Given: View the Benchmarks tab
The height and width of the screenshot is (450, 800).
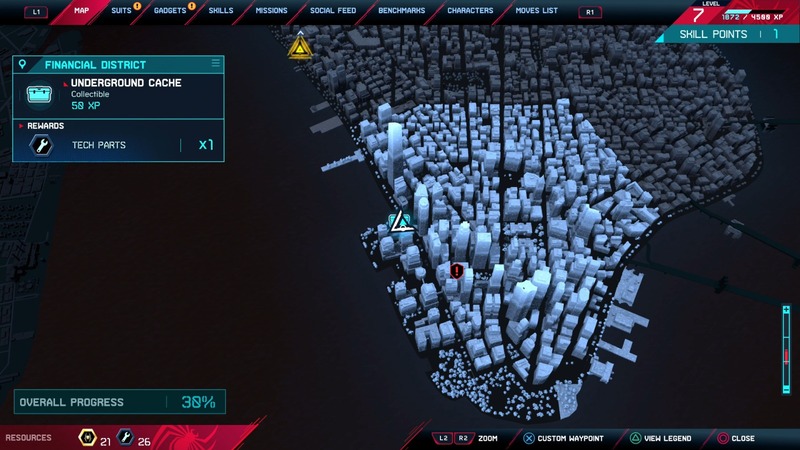Looking at the screenshot, I should point(400,11).
